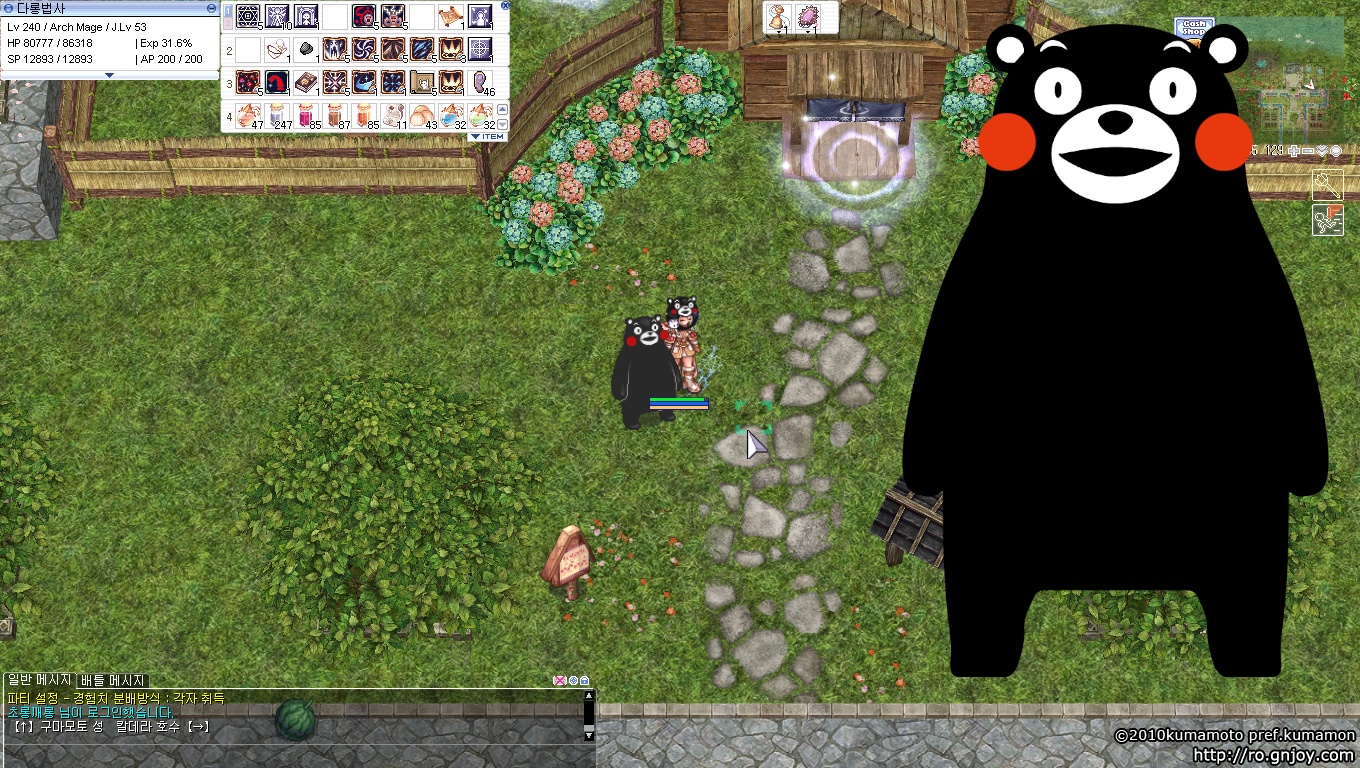Image resolution: width=1360 pixels, height=768 pixels.
Task: Select the 일반 메시지 chat tab
Action: tap(38, 680)
